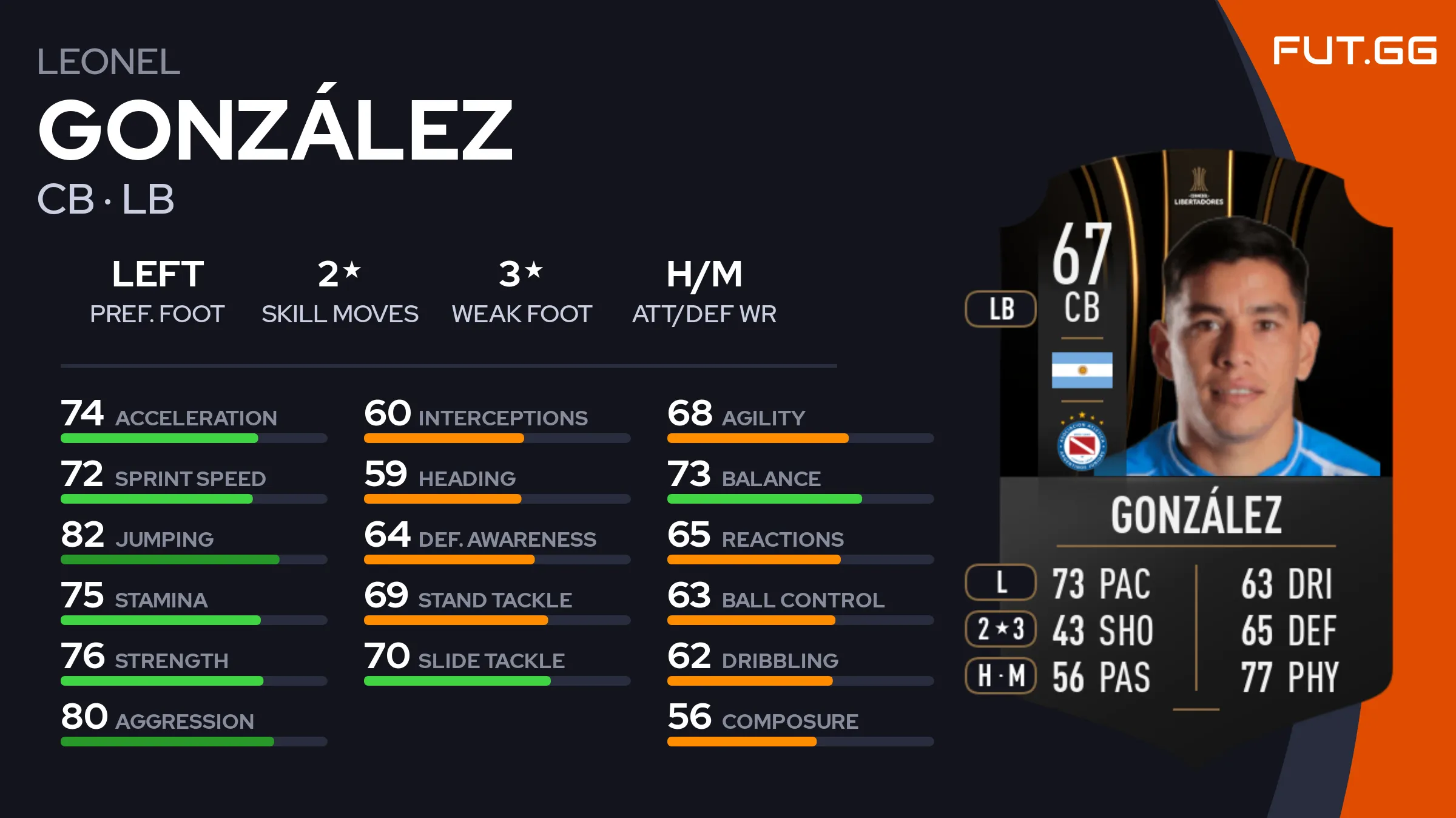Select the González 67 CB player card
The height and width of the screenshot is (818, 1456).
(1195, 437)
